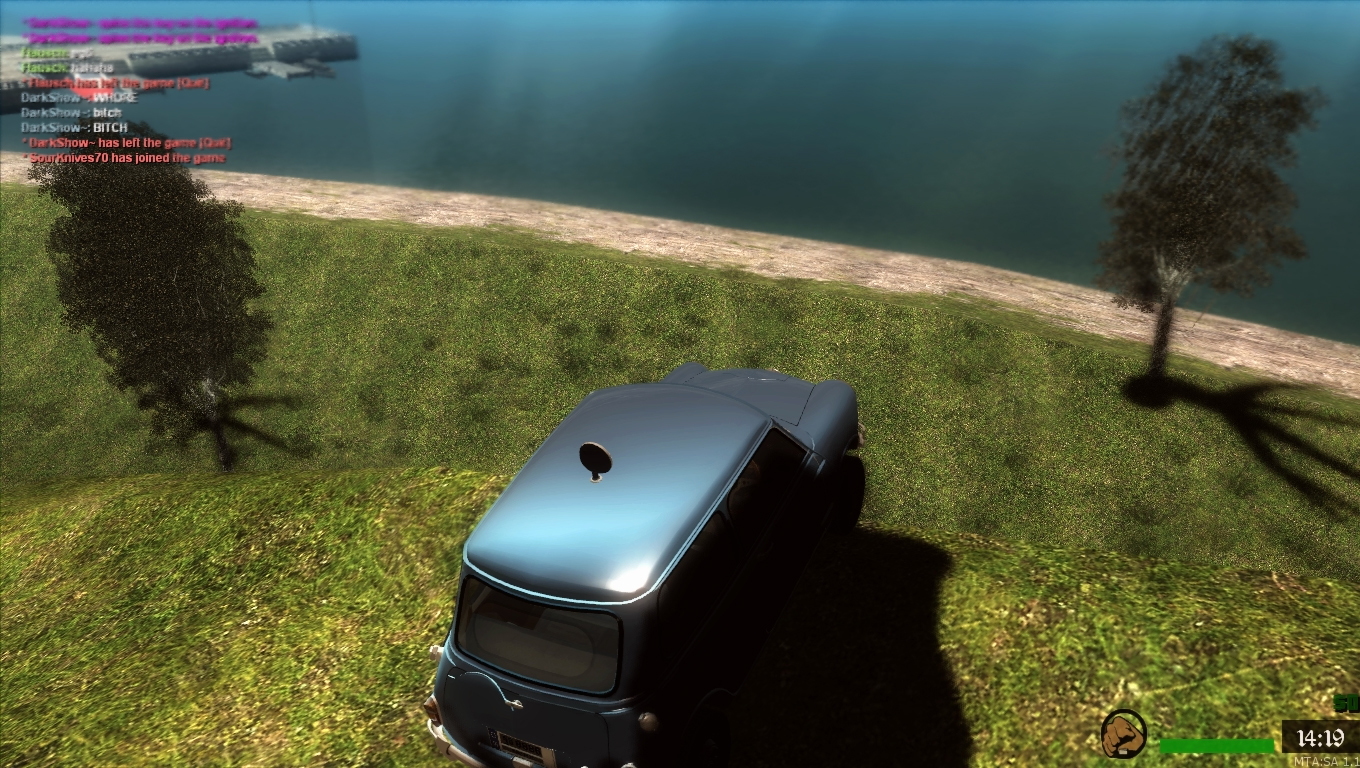Click the green health bar
This screenshot has height=768, width=1360.
pyautogui.click(x=1215, y=745)
